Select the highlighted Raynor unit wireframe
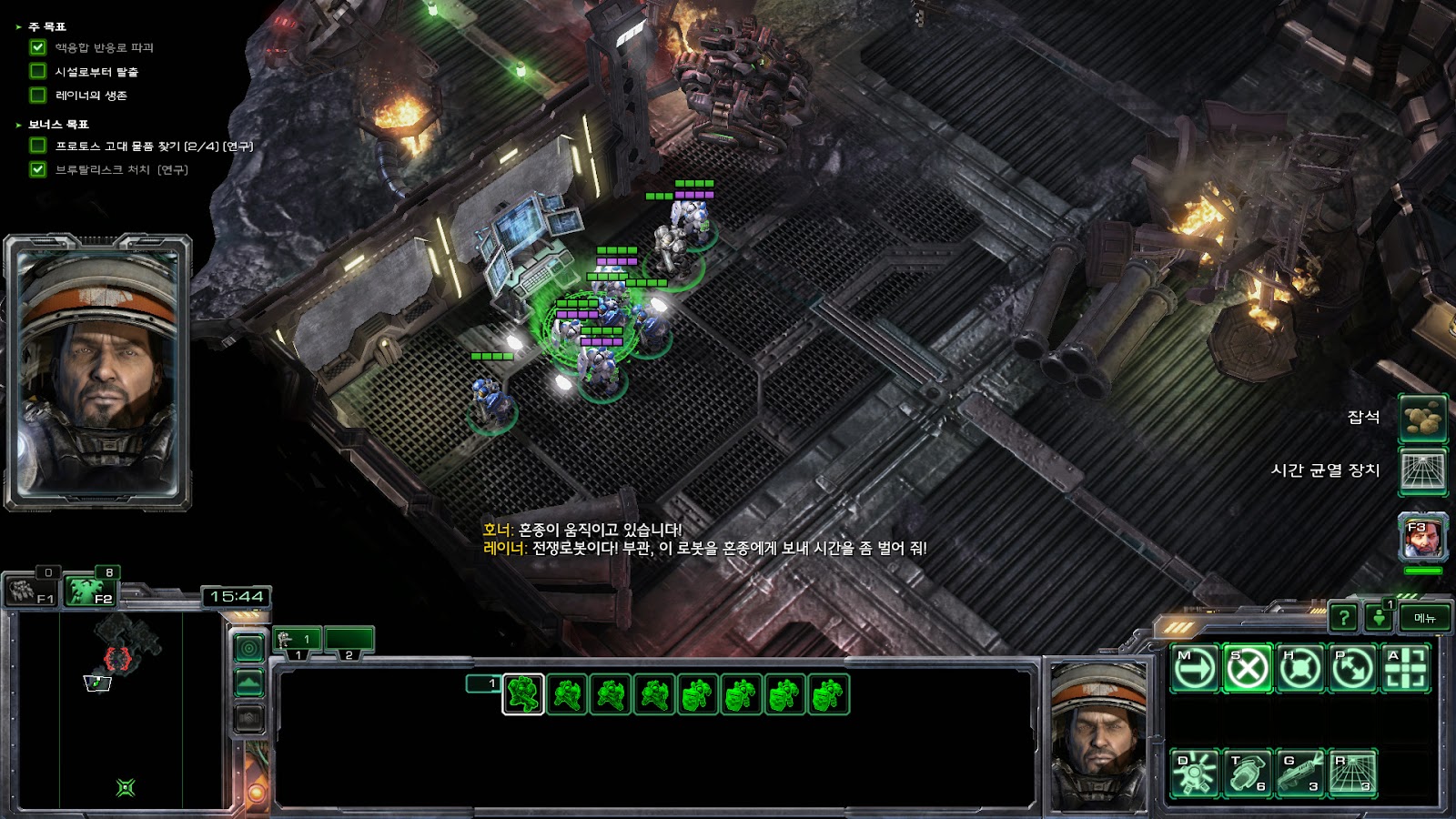Image resolution: width=1456 pixels, height=819 pixels. (523, 695)
